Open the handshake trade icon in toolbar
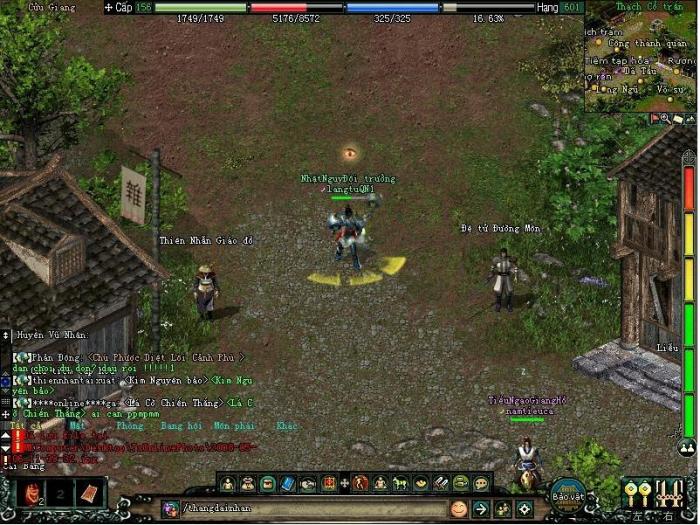 pos(307,484)
